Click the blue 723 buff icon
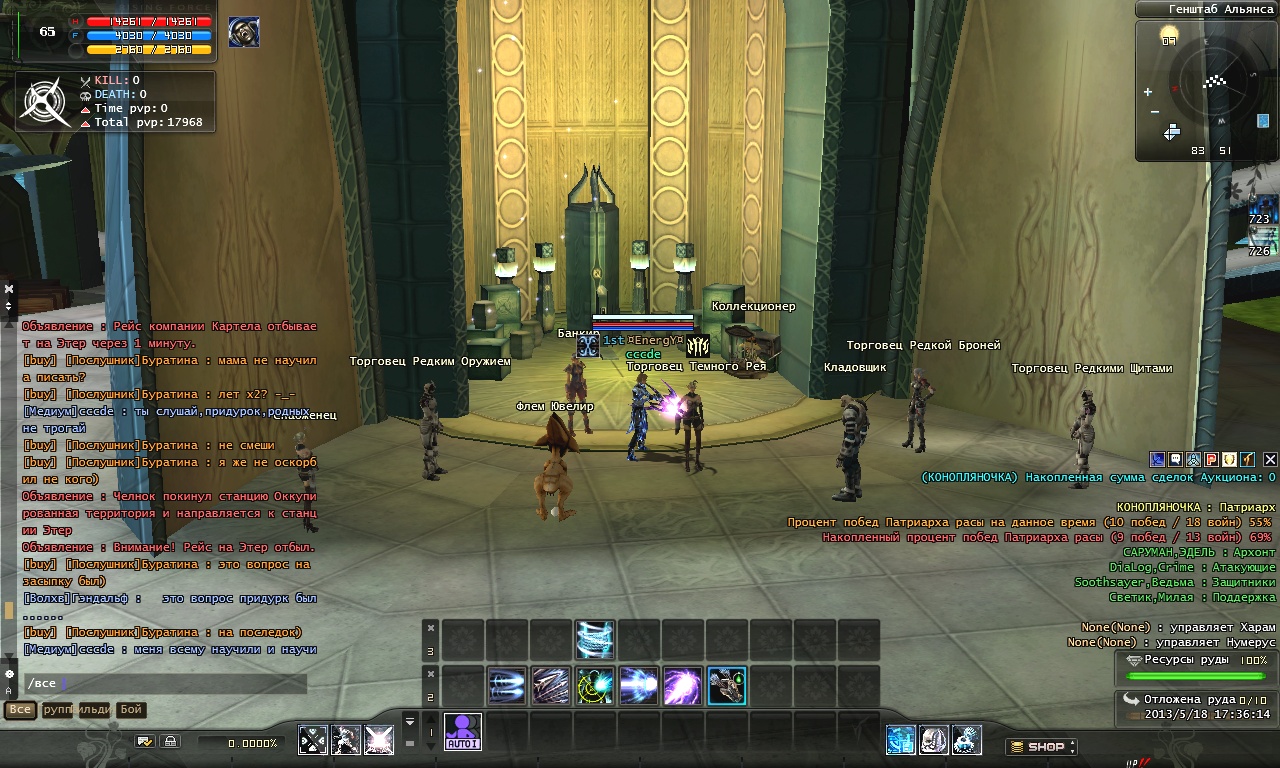 tap(1261, 209)
